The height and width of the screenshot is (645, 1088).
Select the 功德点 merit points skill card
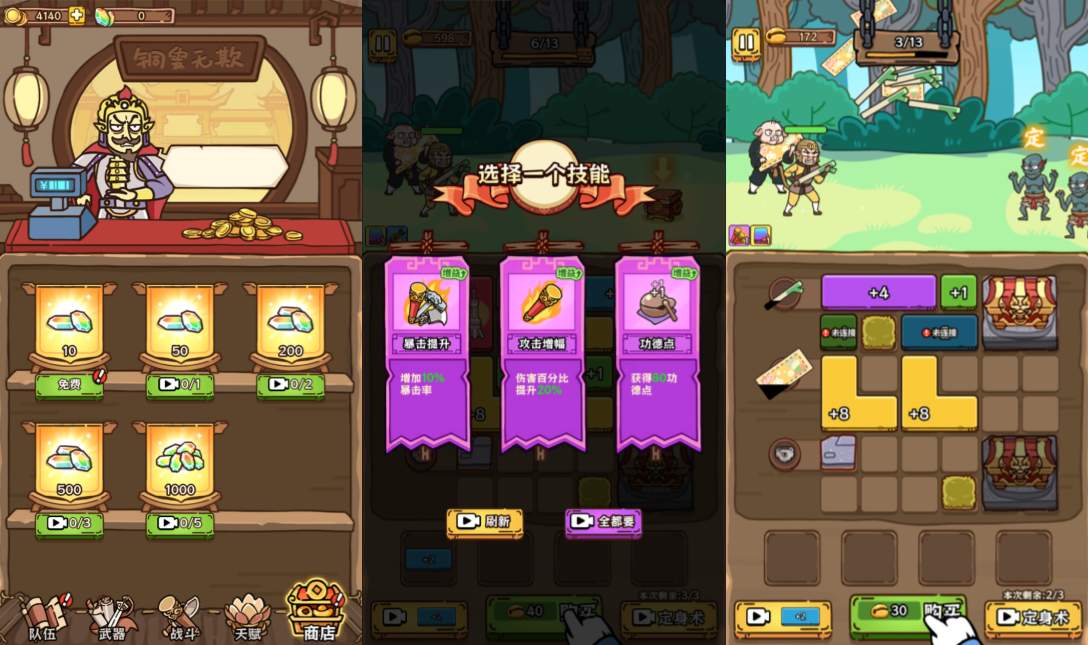(x=657, y=350)
